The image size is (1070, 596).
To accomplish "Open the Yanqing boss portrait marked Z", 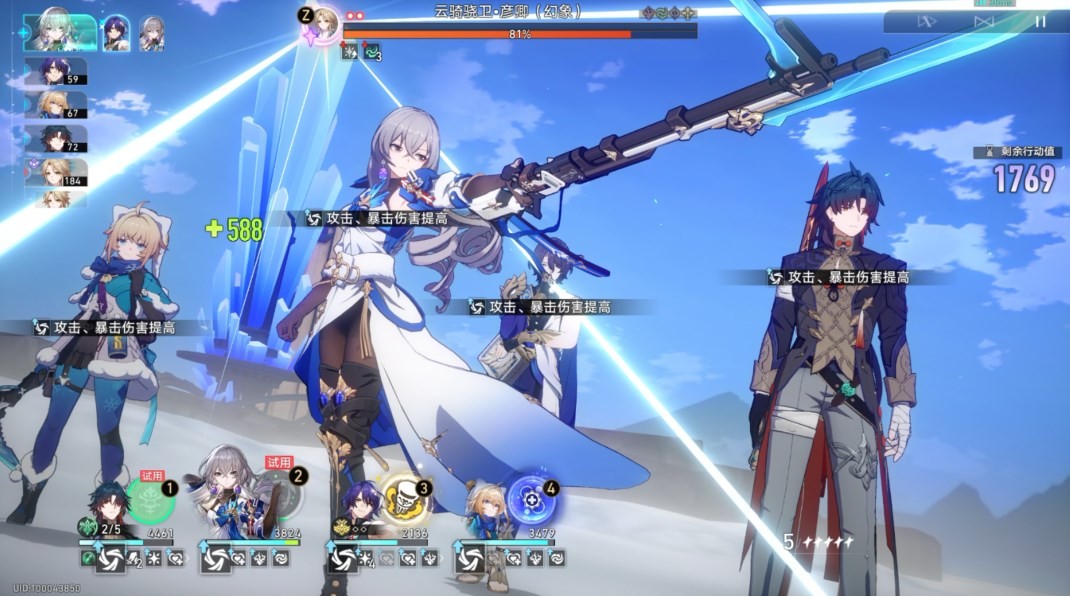I will 325,22.
